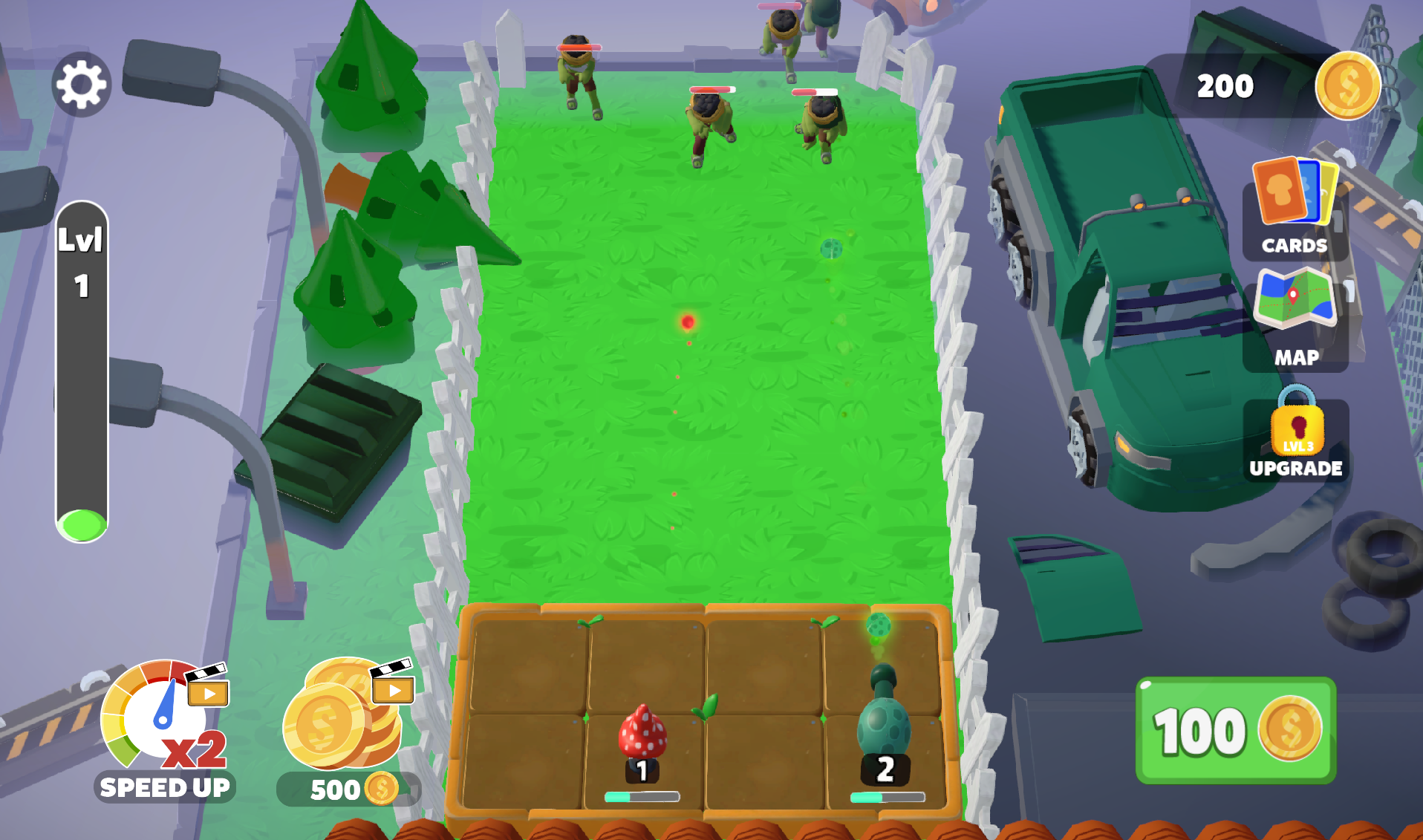Open the settings gear menu
Screen dimensions: 1423x840
81,85
